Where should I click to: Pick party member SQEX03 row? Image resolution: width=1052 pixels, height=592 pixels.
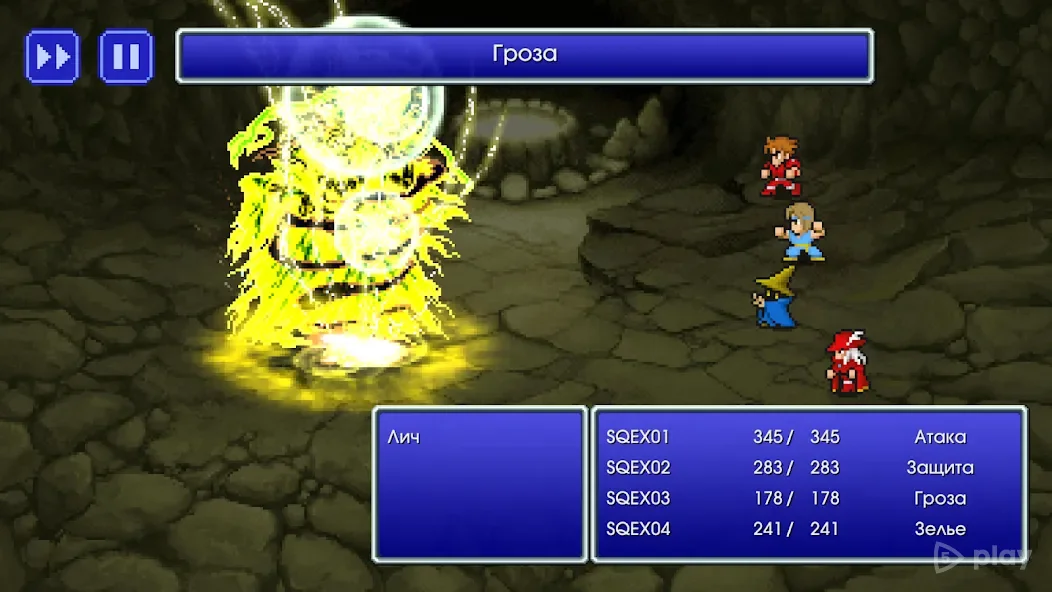click(x=638, y=498)
